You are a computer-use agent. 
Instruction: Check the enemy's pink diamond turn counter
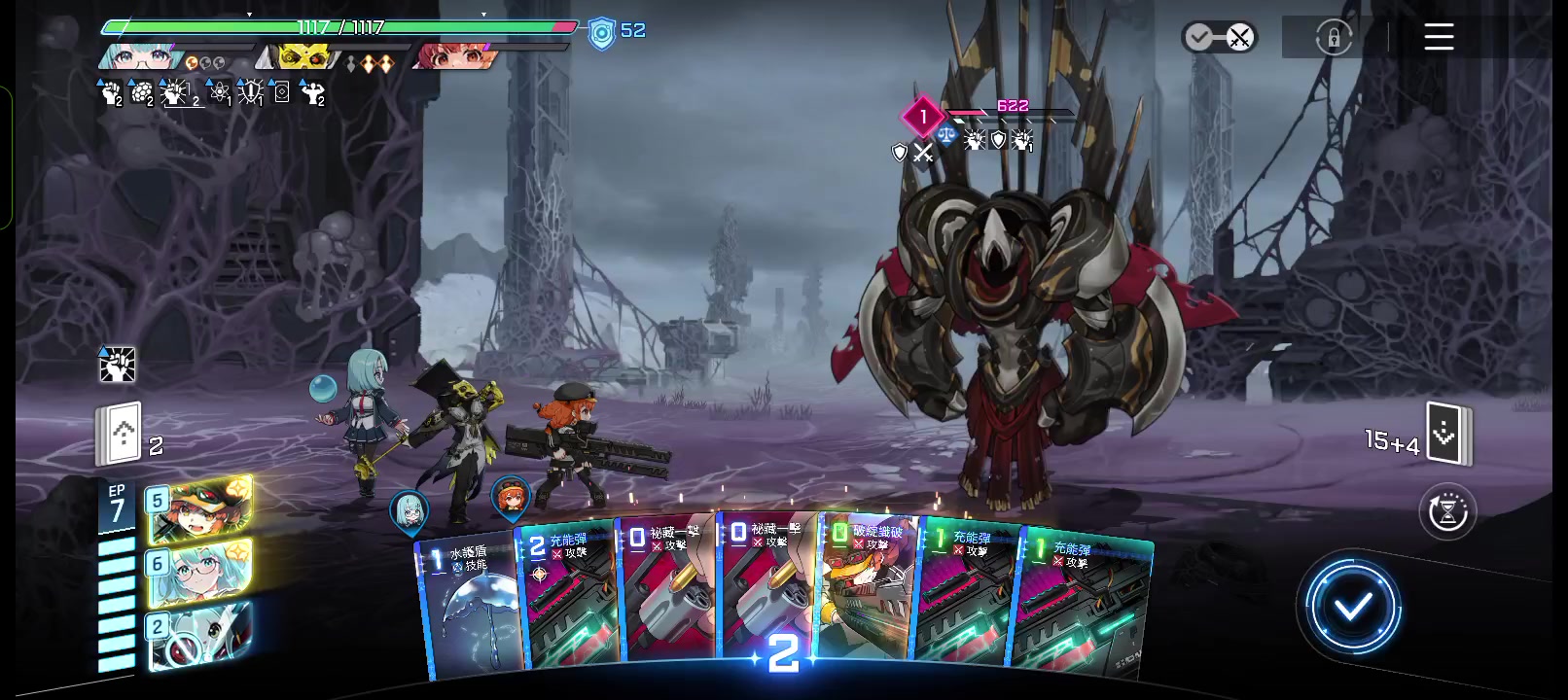pos(922,117)
